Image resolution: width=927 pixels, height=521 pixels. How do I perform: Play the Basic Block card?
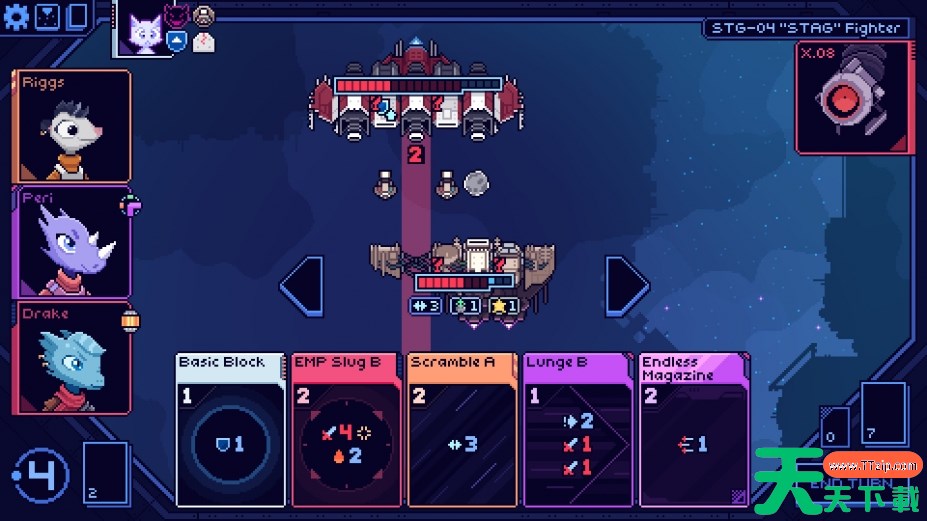click(232, 429)
